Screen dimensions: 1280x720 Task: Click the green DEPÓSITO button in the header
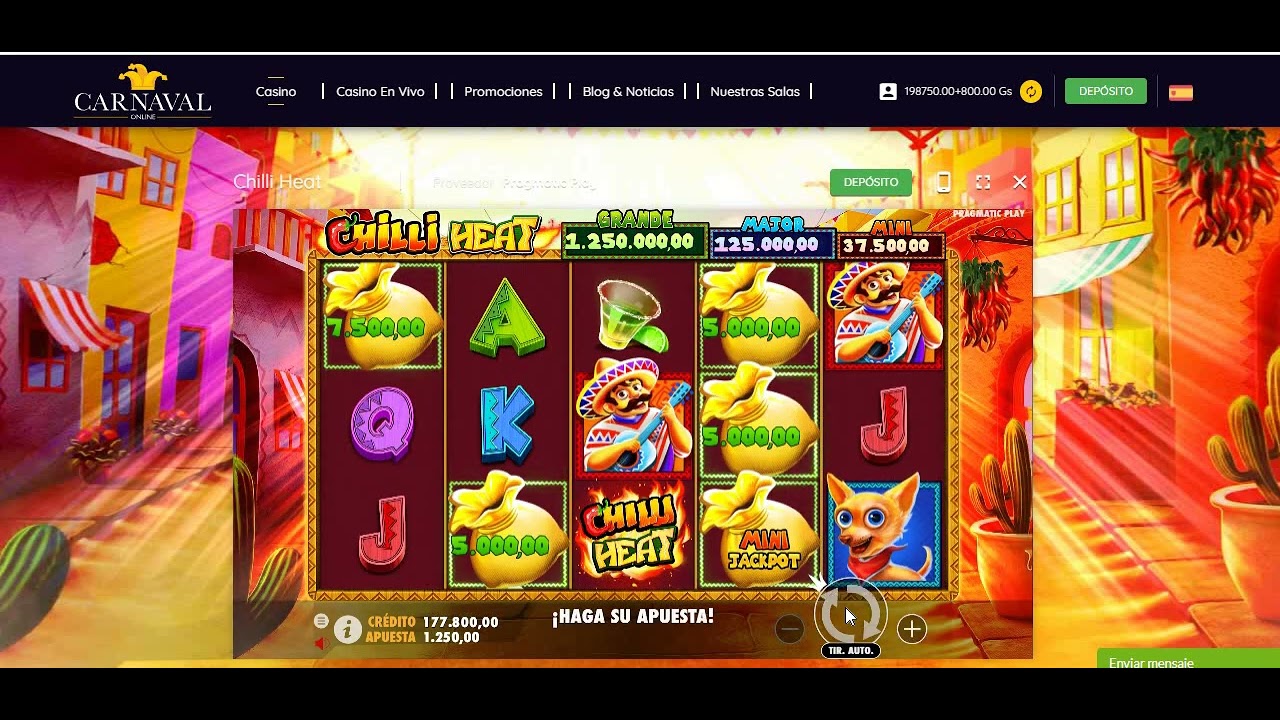pos(1105,91)
